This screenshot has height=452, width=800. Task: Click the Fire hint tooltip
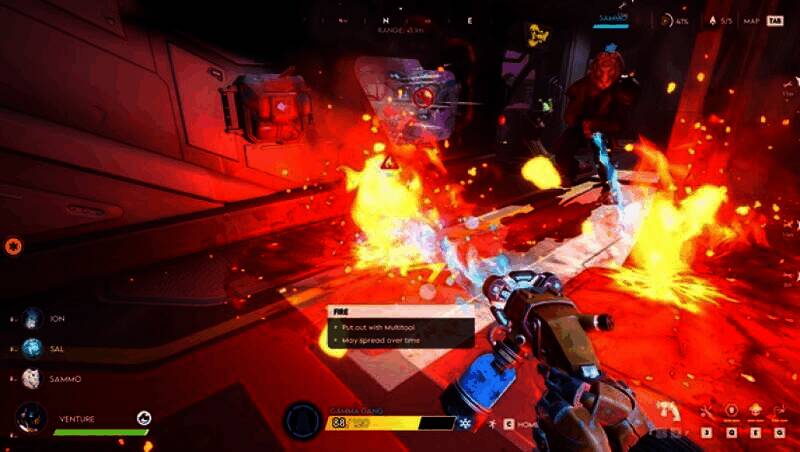(x=400, y=327)
